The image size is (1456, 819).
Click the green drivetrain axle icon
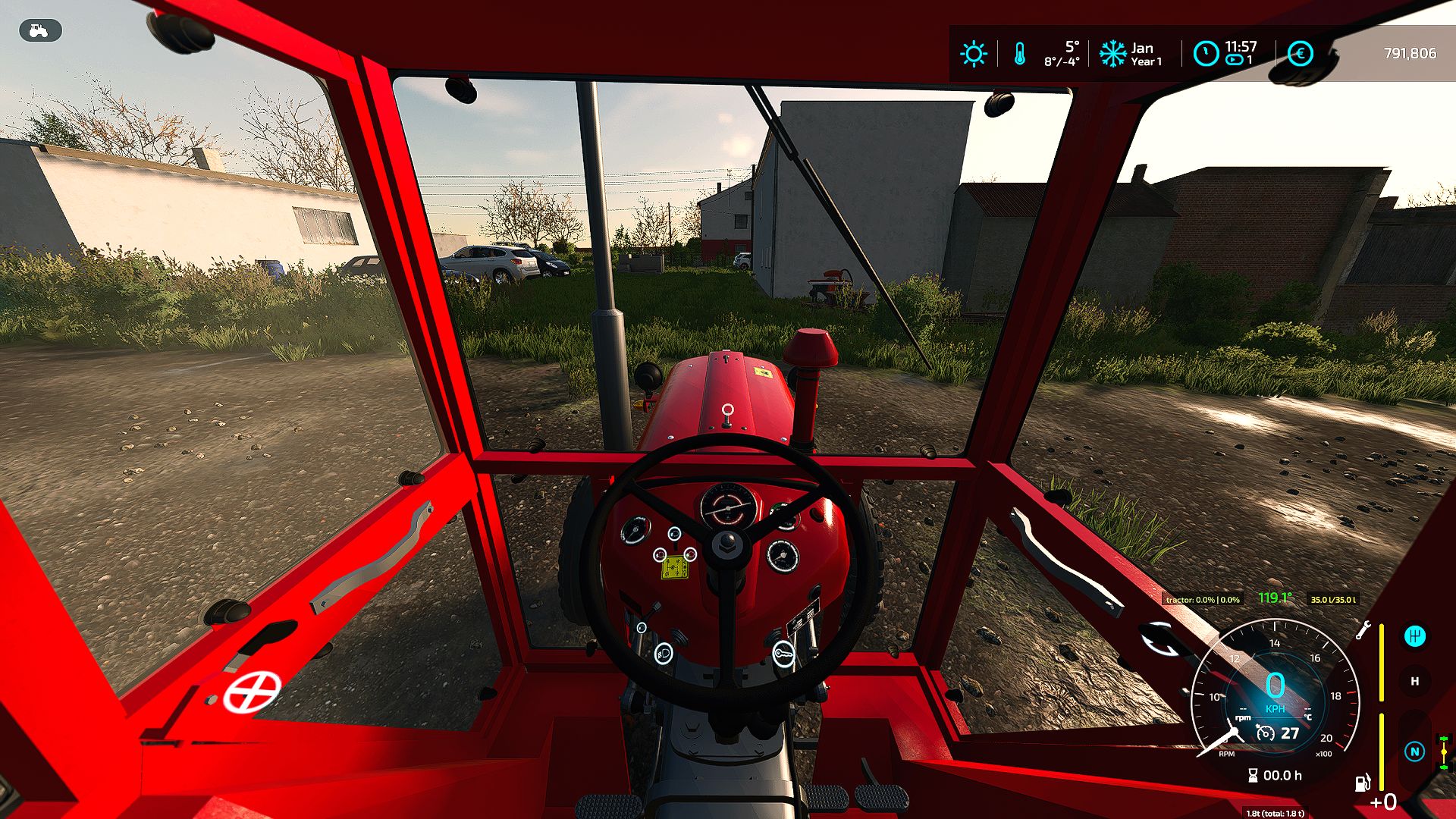[1444, 752]
